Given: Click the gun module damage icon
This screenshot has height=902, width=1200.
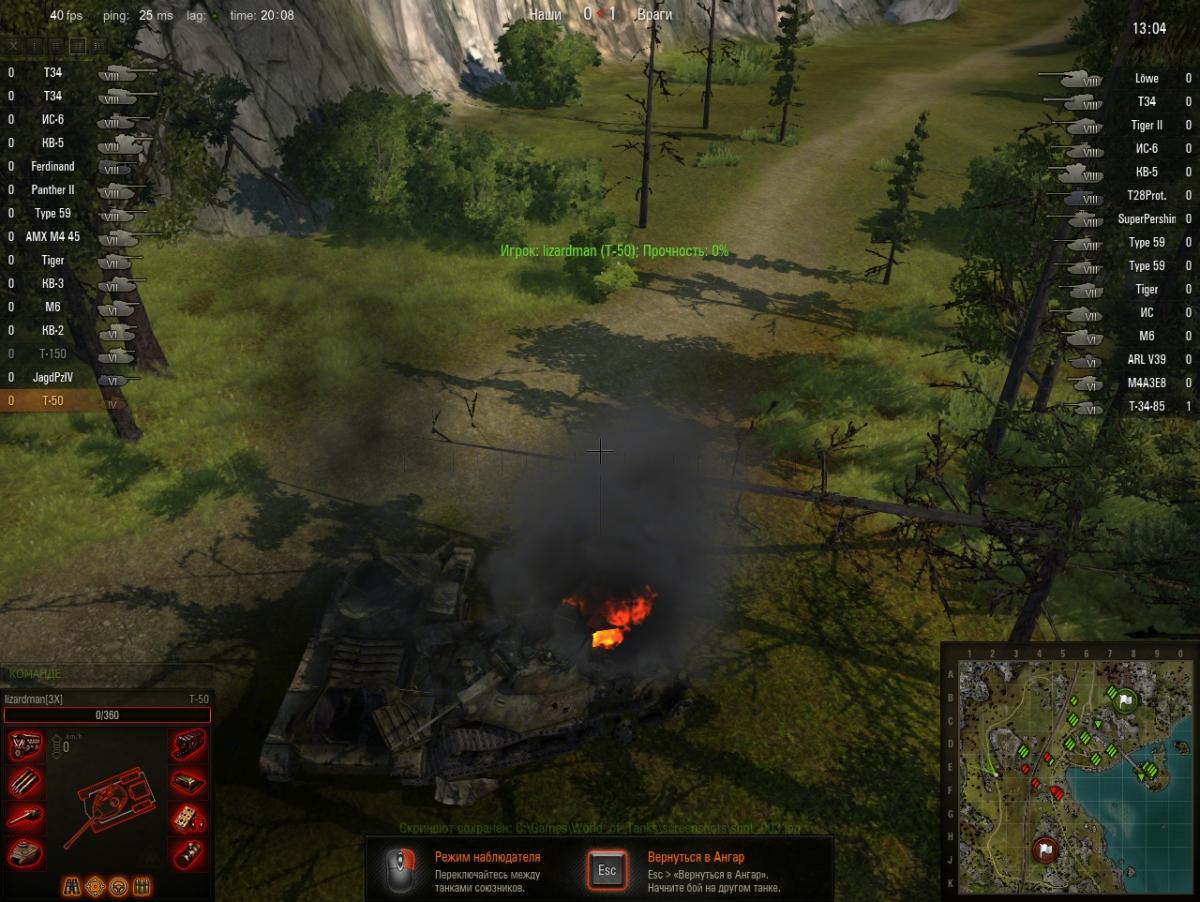Looking at the screenshot, I should 24,817.
